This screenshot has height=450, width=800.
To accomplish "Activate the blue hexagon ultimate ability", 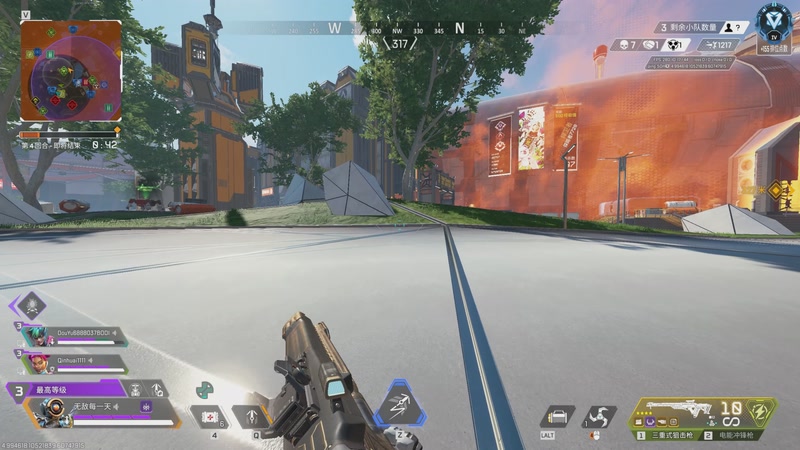I will pos(400,406).
